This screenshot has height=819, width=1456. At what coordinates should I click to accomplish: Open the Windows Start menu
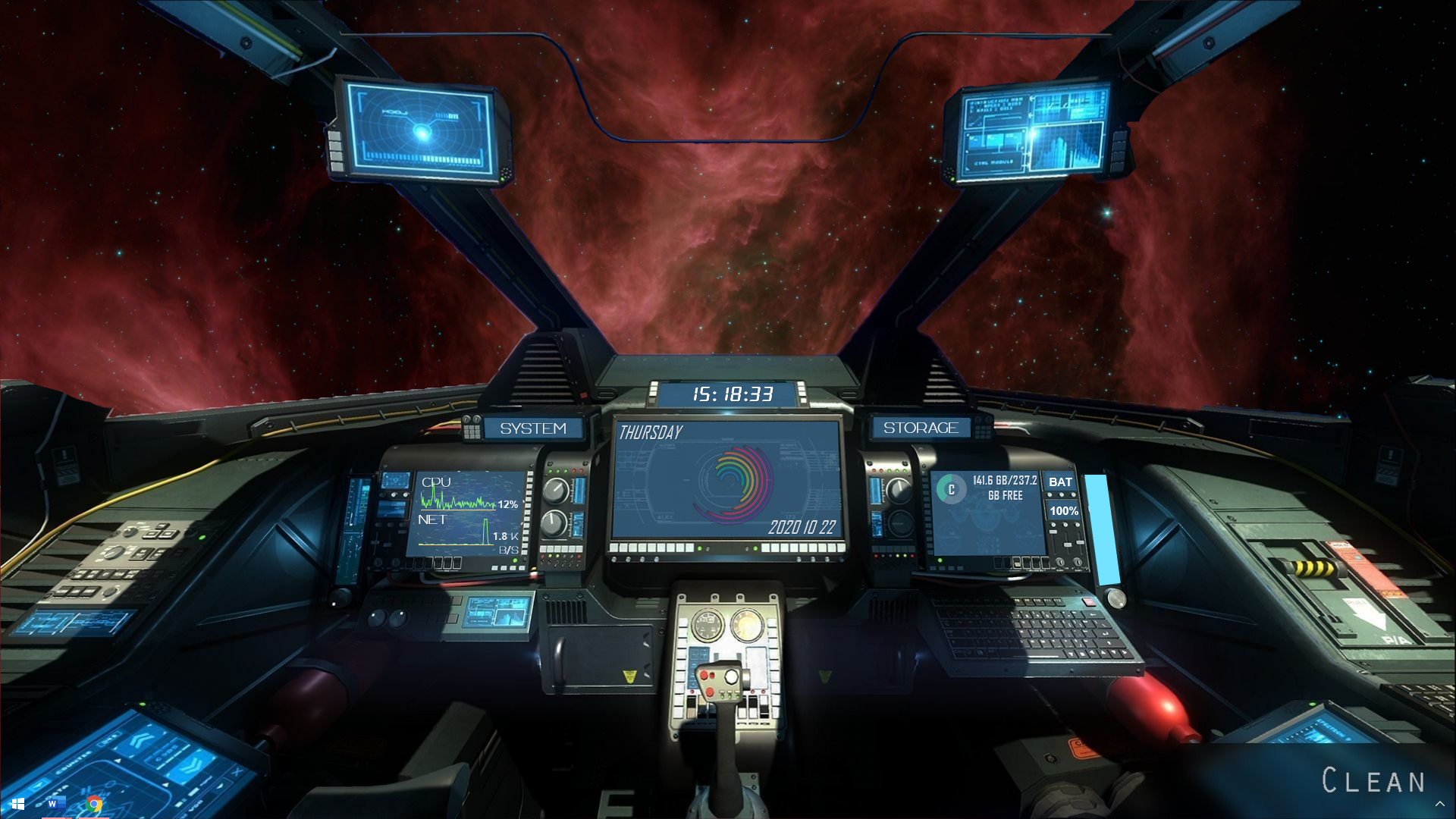coord(18,804)
